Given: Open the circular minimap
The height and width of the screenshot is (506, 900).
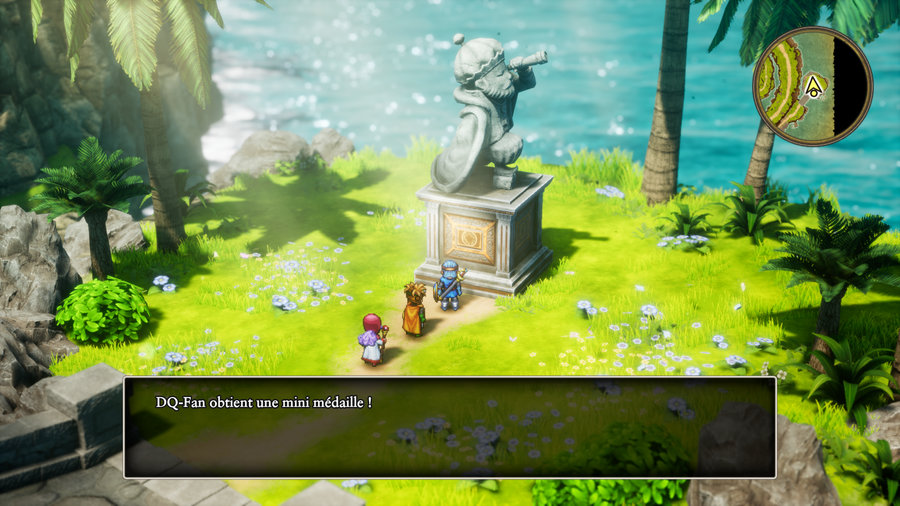Looking at the screenshot, I should pos(812,80).
